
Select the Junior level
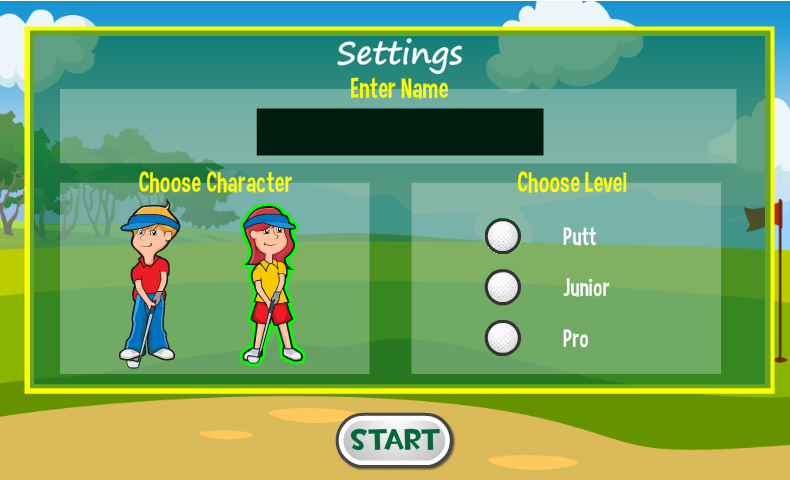[x=503, y=288]
